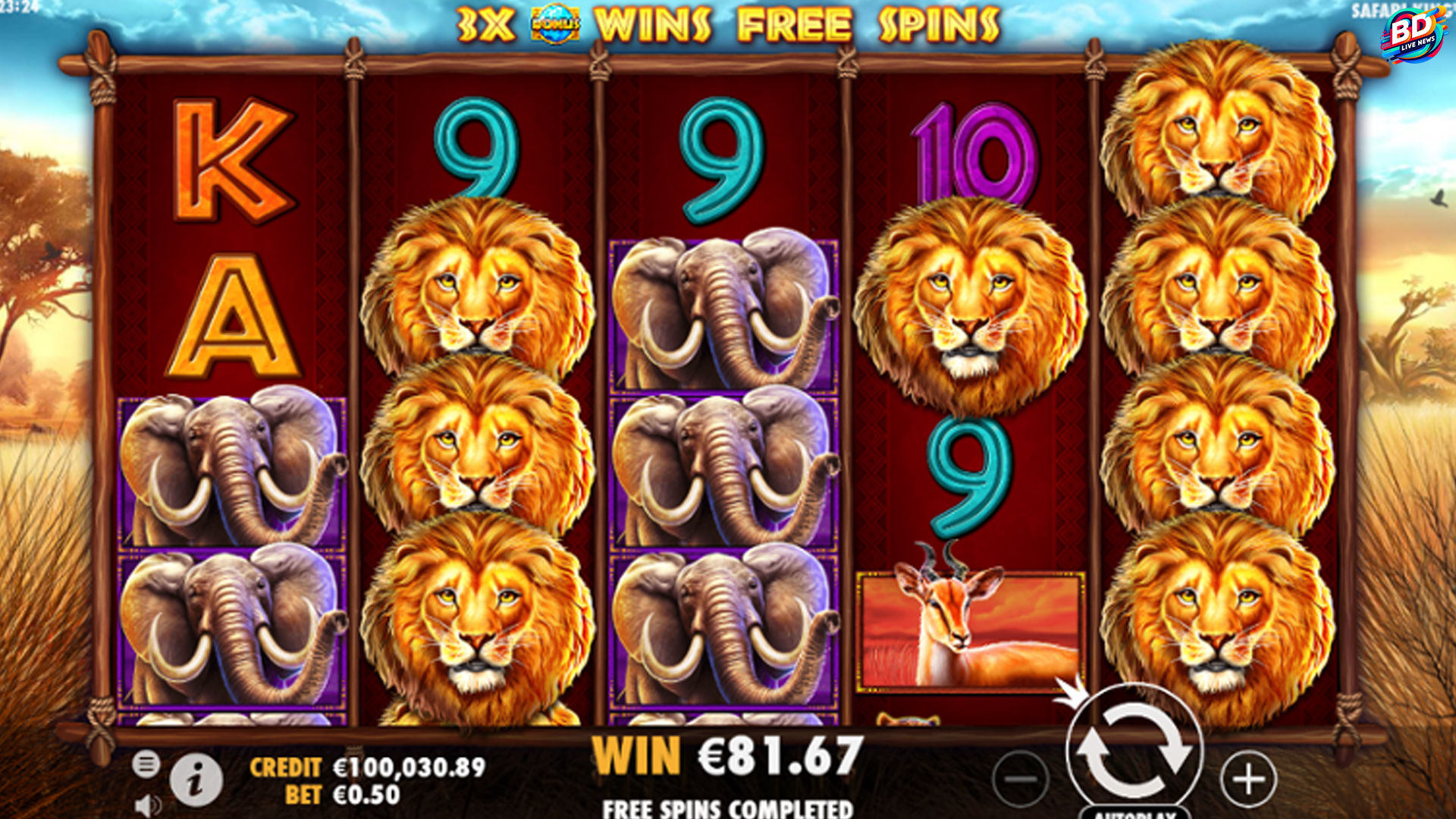
Task: Activate the Autoplay button
Action: [x=1134, y=813]
